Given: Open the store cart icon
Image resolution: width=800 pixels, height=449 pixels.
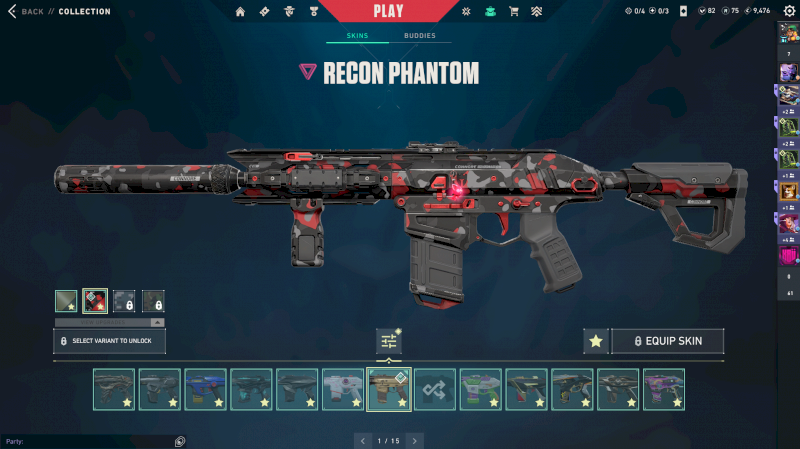Looking at the screenshot, I should click(x=514, y=11).
